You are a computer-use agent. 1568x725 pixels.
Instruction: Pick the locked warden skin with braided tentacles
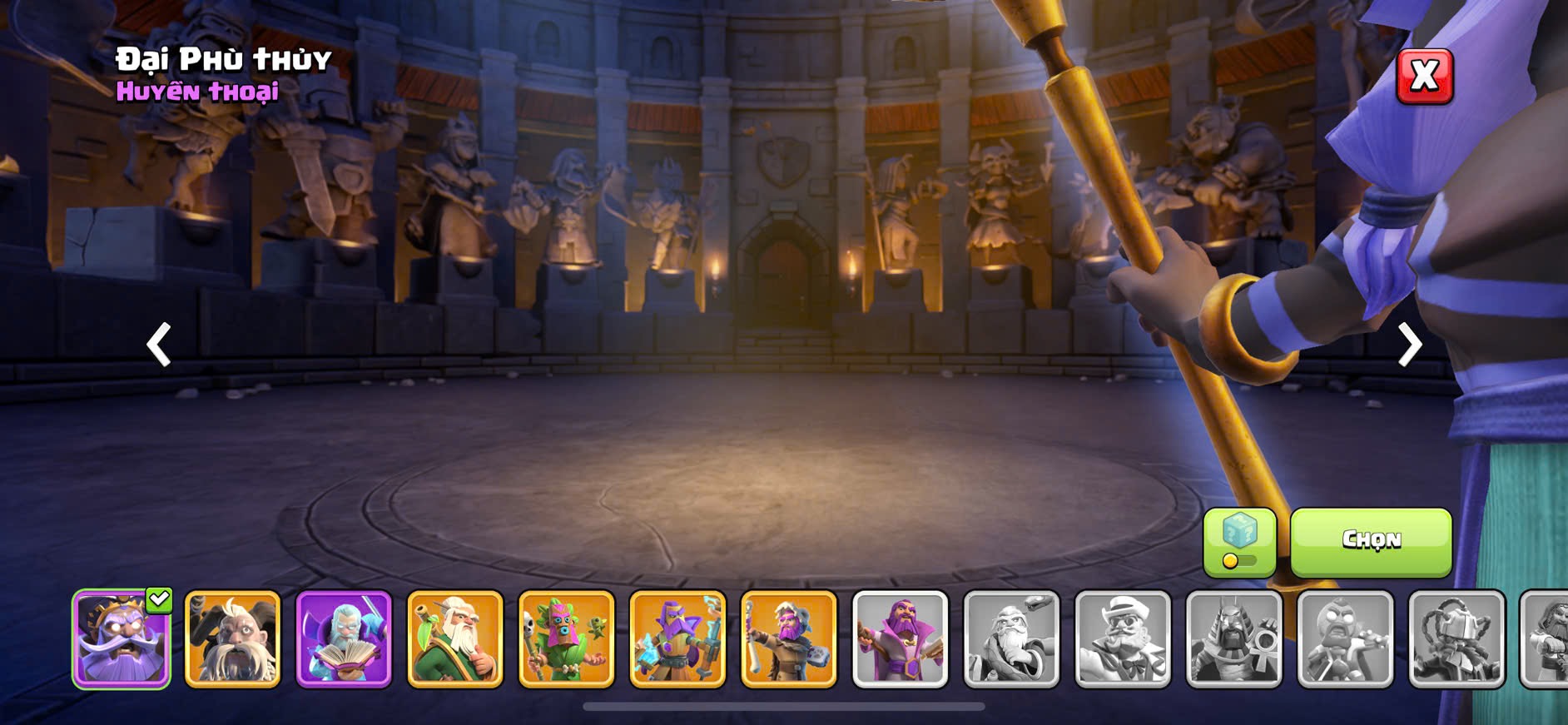click(1457, 639)
